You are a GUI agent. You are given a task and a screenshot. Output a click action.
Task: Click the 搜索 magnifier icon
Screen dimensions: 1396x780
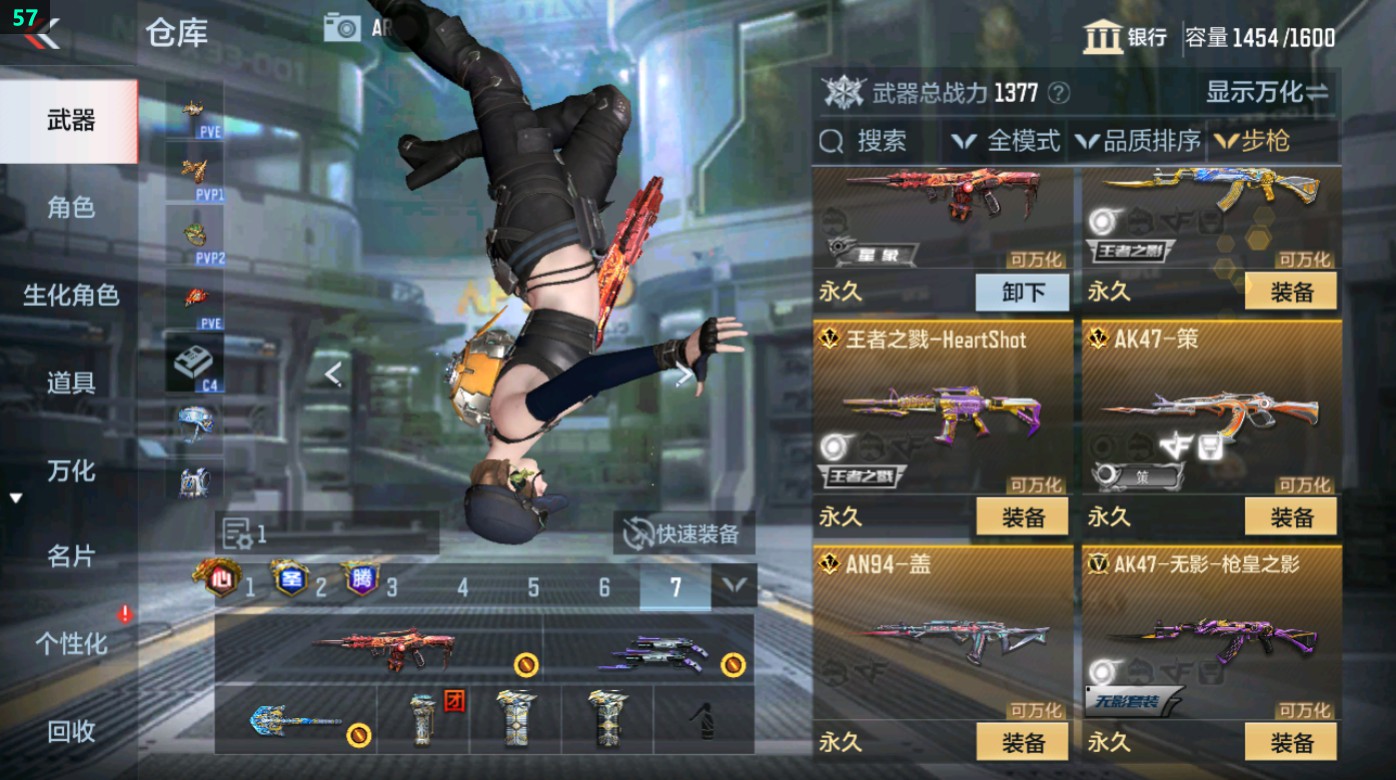(x=833, y=141)
